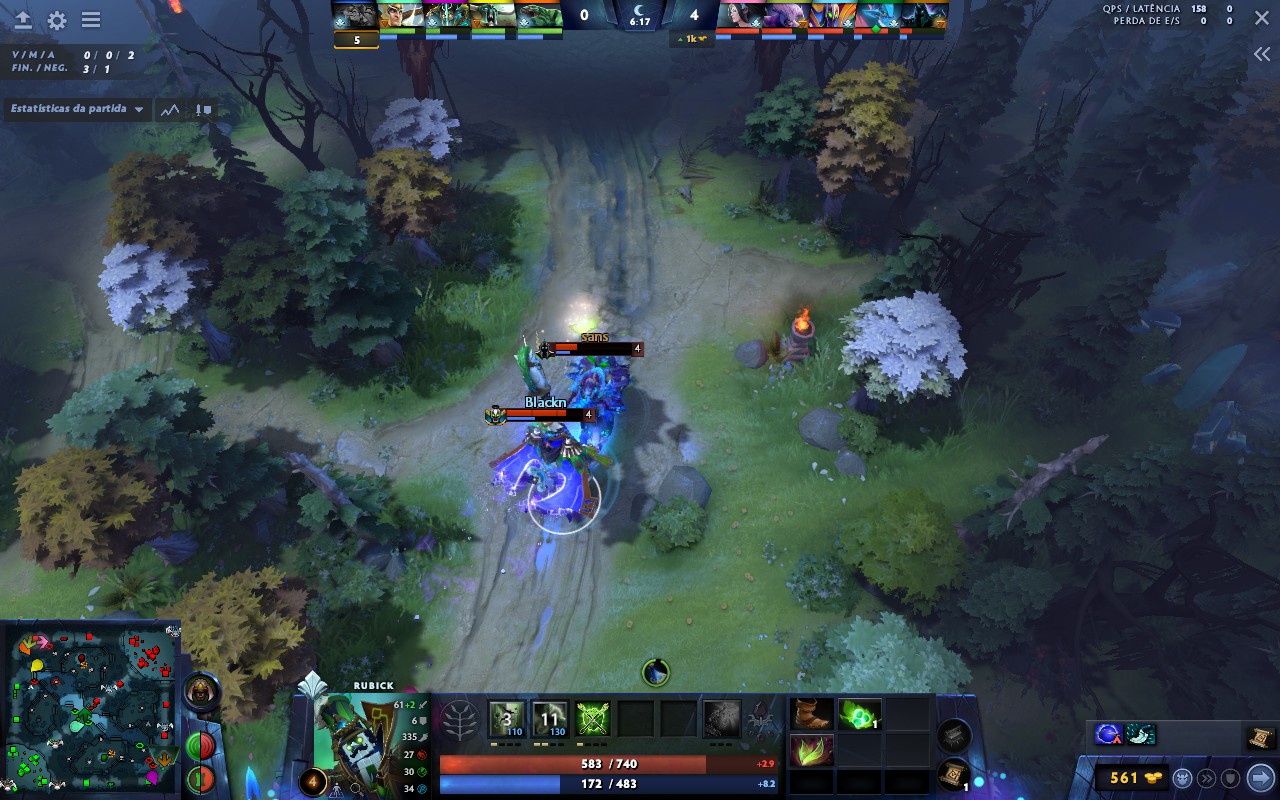This screenshot has height=800, width=1280.
Task: Select the boots item in the inventory
Action: pyautogui.click(x=810, y=712)
